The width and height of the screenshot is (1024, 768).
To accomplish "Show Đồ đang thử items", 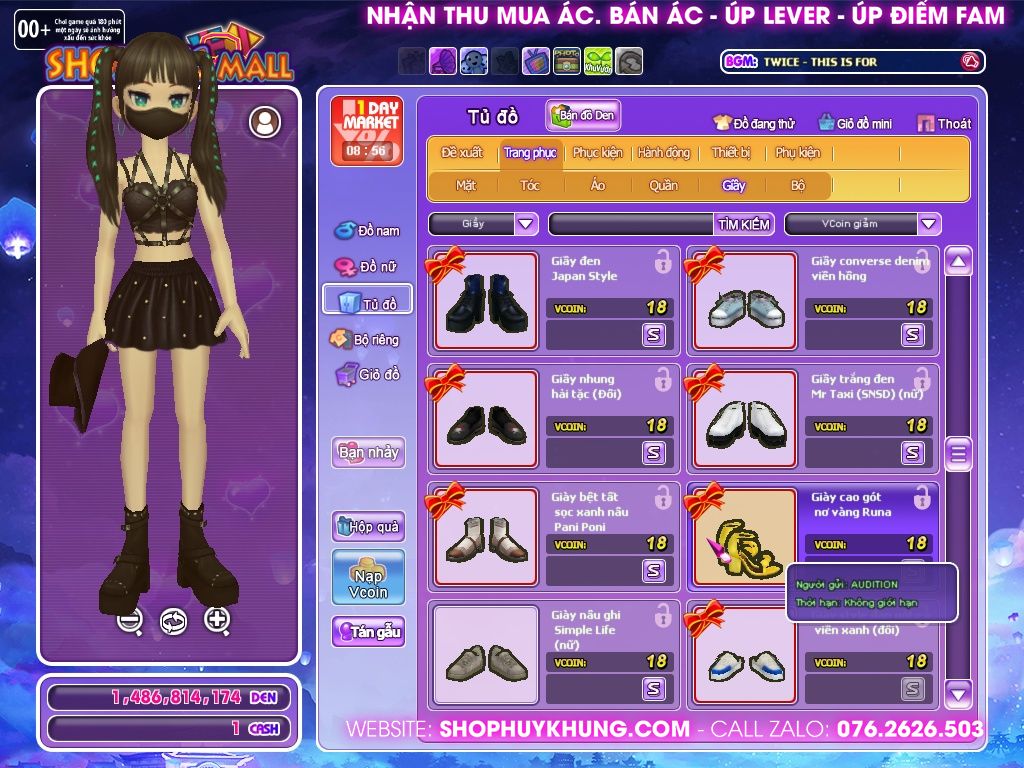I will 754,124.
